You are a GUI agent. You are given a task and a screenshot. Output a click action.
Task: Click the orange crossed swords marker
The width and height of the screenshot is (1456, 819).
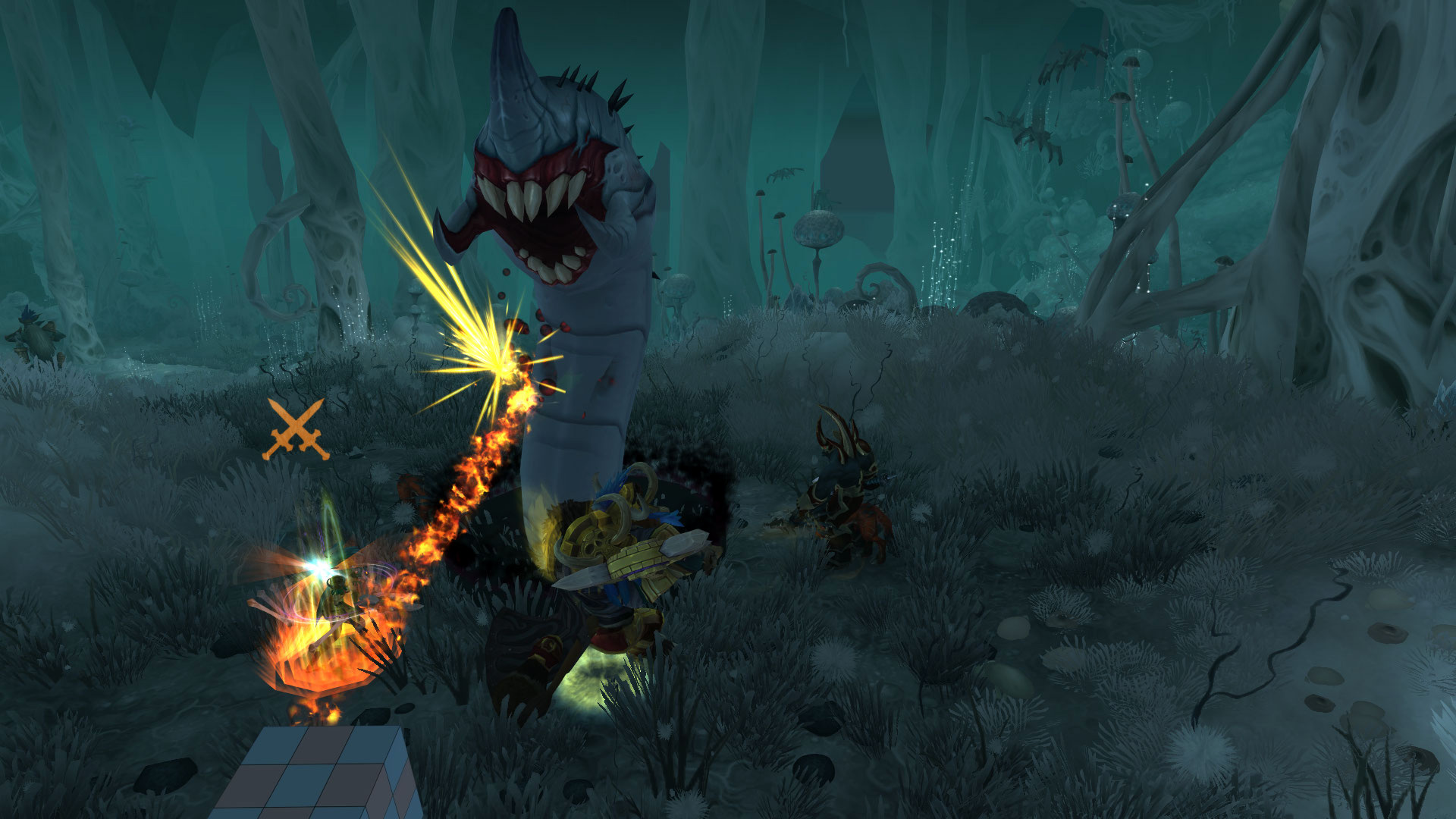296,430
